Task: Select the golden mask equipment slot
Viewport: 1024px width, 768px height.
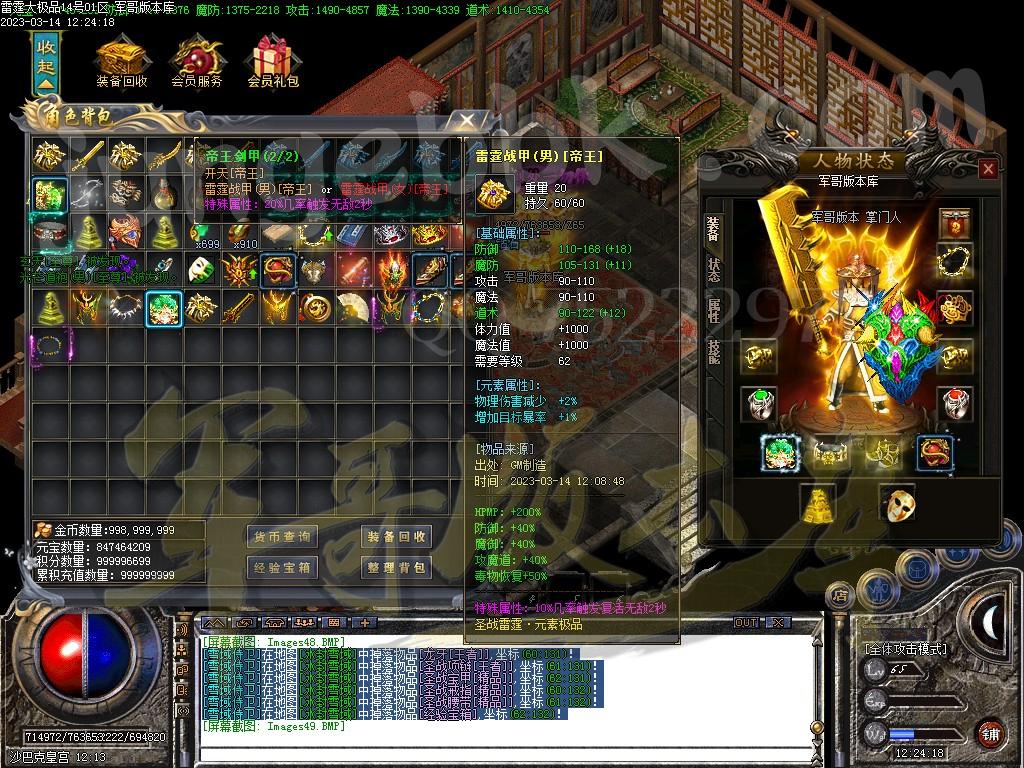Action: (897, 503)
